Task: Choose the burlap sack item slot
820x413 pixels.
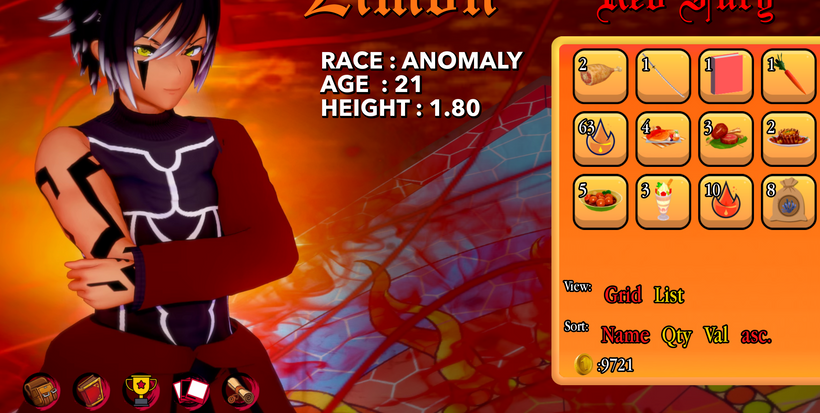Action: [x=789, y=201]
